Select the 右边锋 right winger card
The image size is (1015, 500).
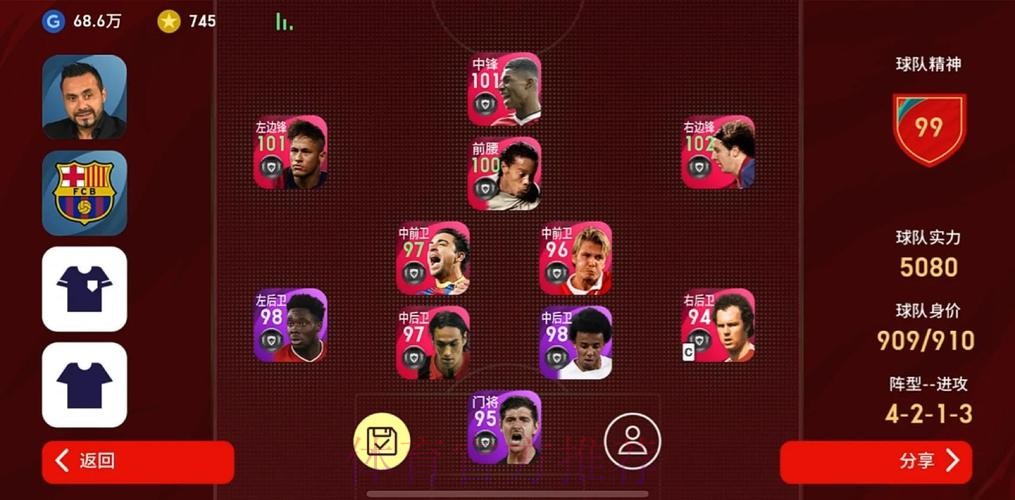pyautogui.click(x=718, y=152)
